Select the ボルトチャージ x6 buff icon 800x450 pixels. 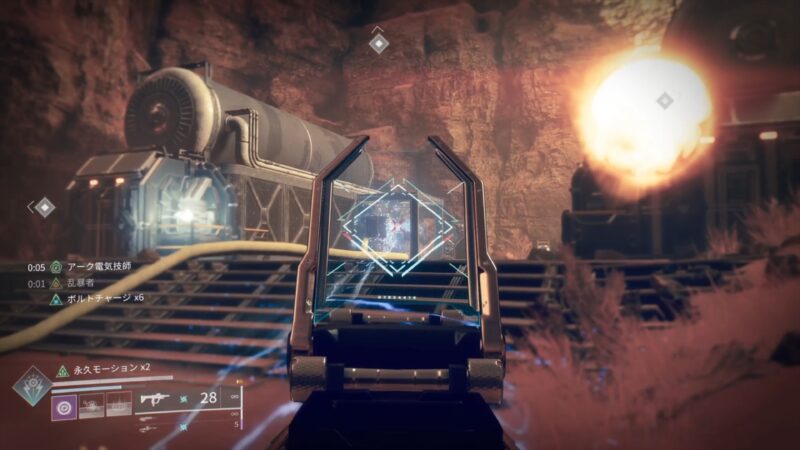(x=56, y=298)
